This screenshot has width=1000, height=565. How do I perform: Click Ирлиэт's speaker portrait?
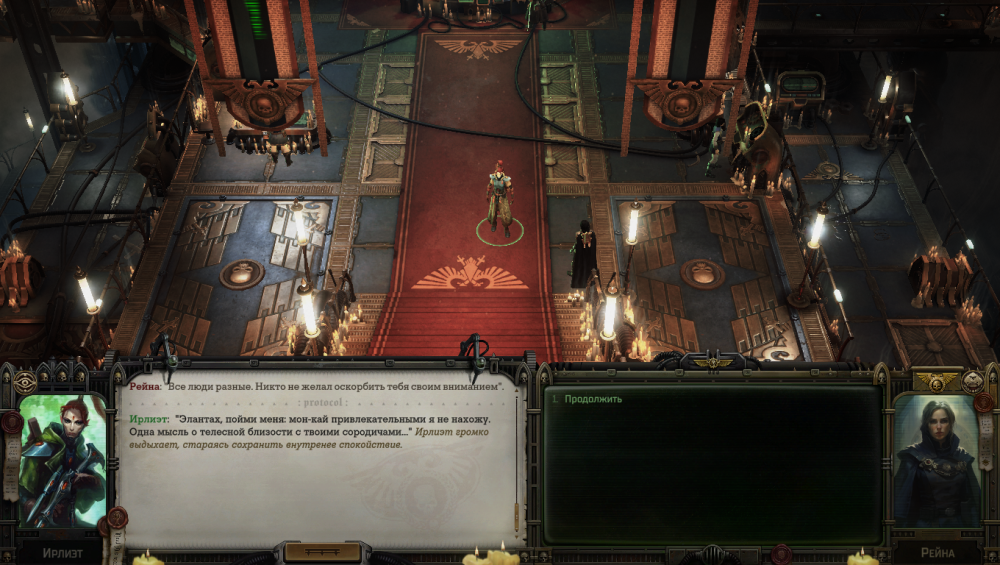click(x=62, y=459)
